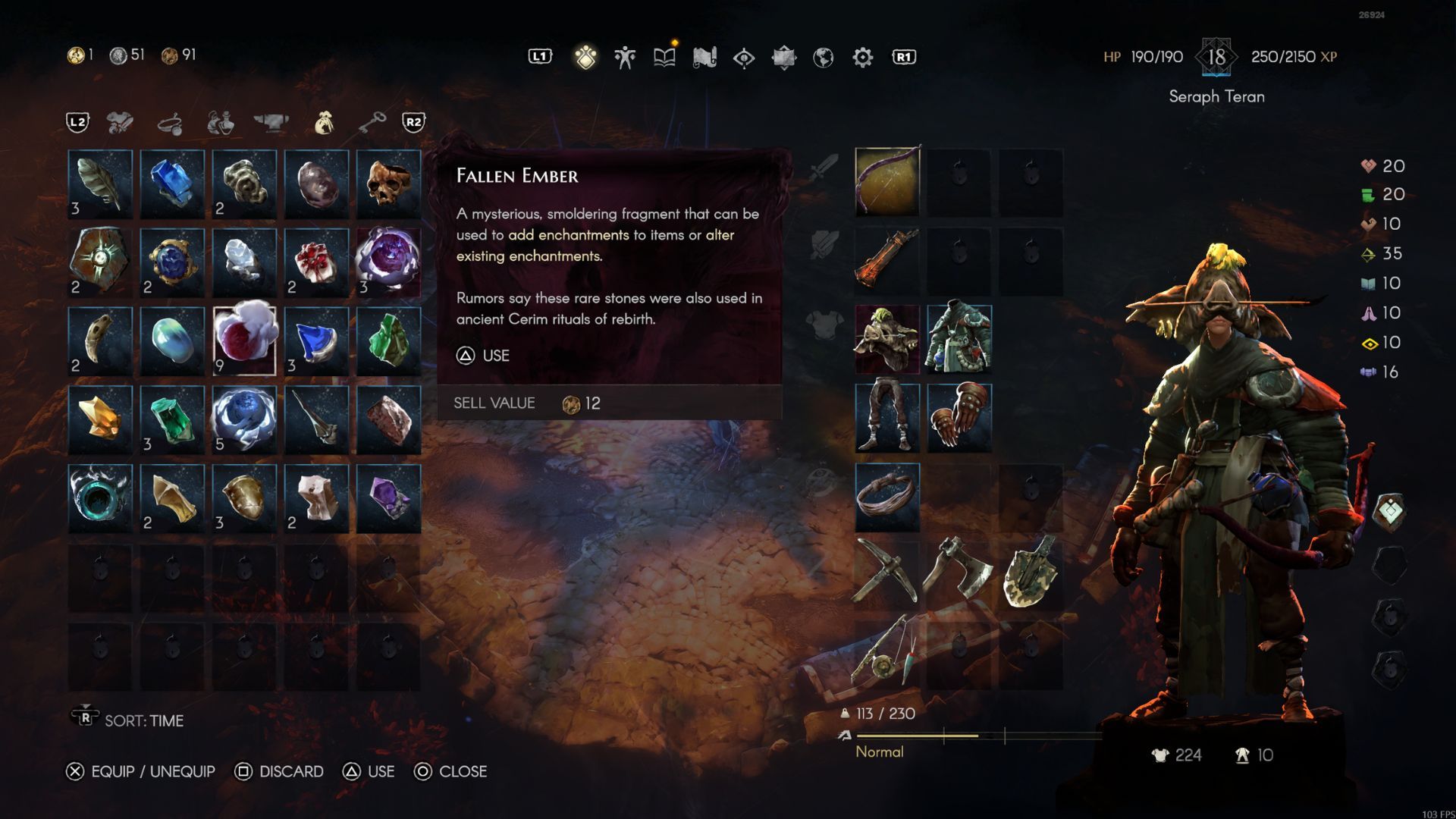The image size is (1456, 819).
Task: Open the settings gear tab
Action: tap(862, 57)
